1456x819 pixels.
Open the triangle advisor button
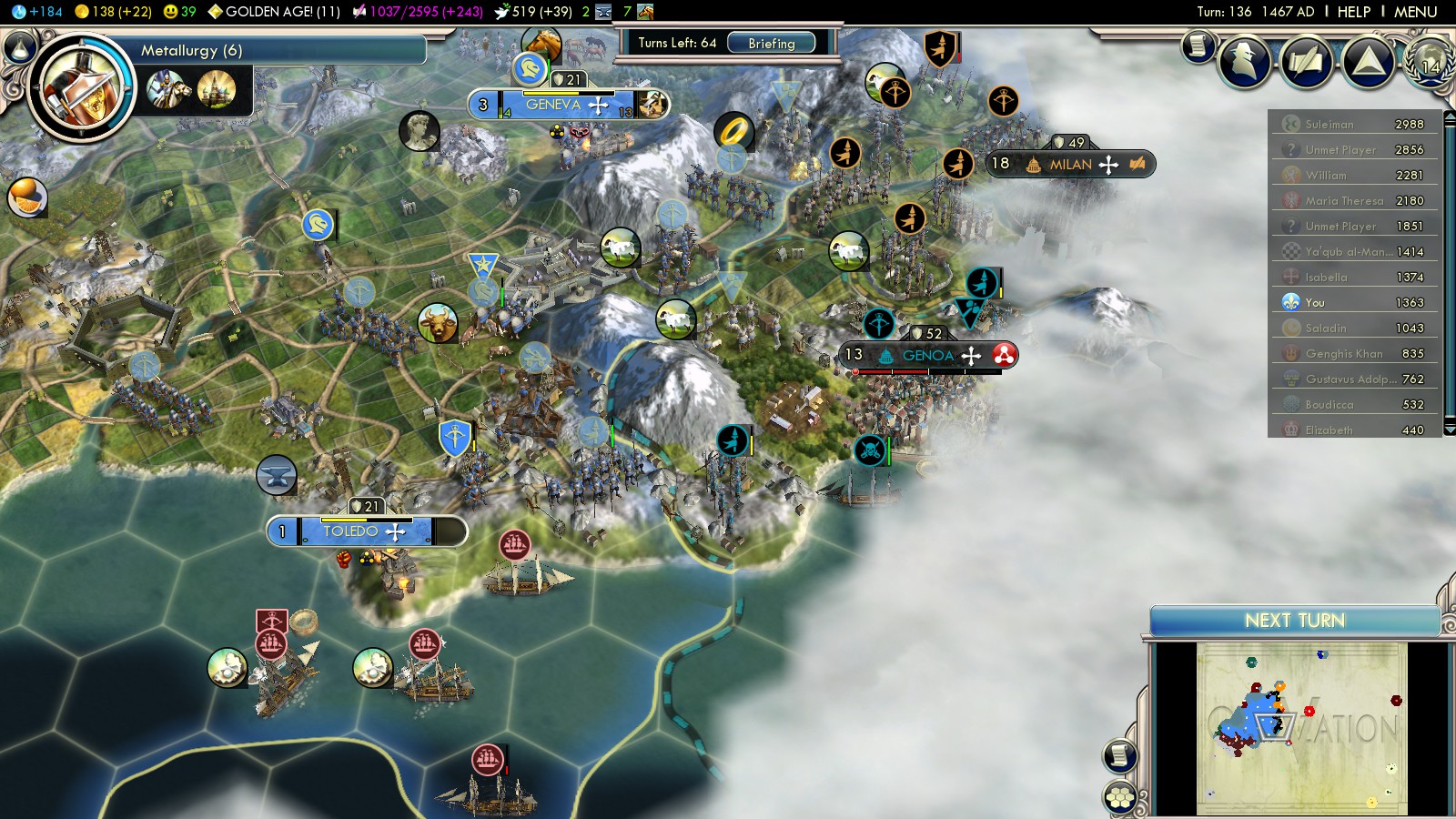pos(1368,62)
